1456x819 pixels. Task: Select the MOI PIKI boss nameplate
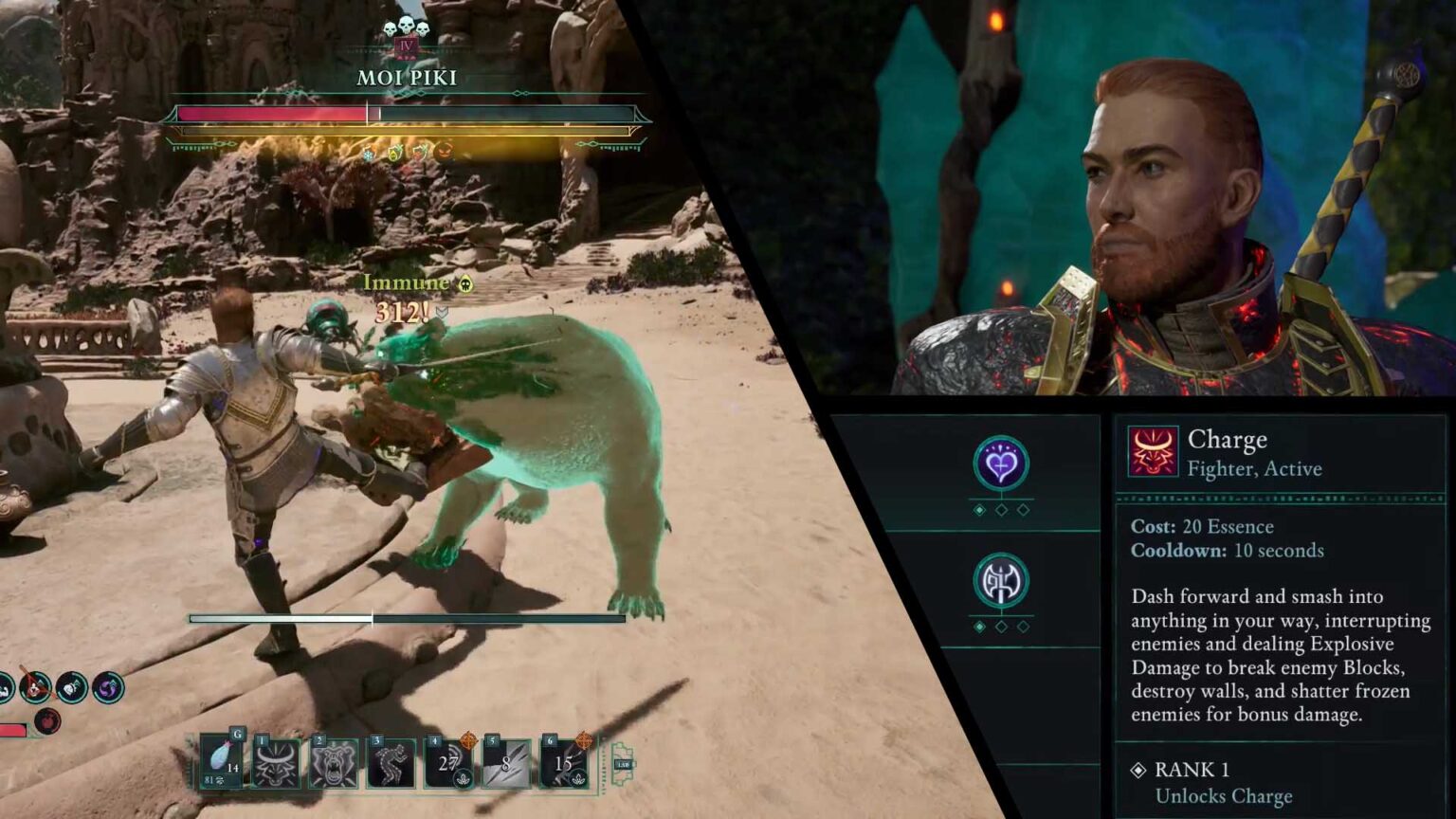[x=408, y=78]
